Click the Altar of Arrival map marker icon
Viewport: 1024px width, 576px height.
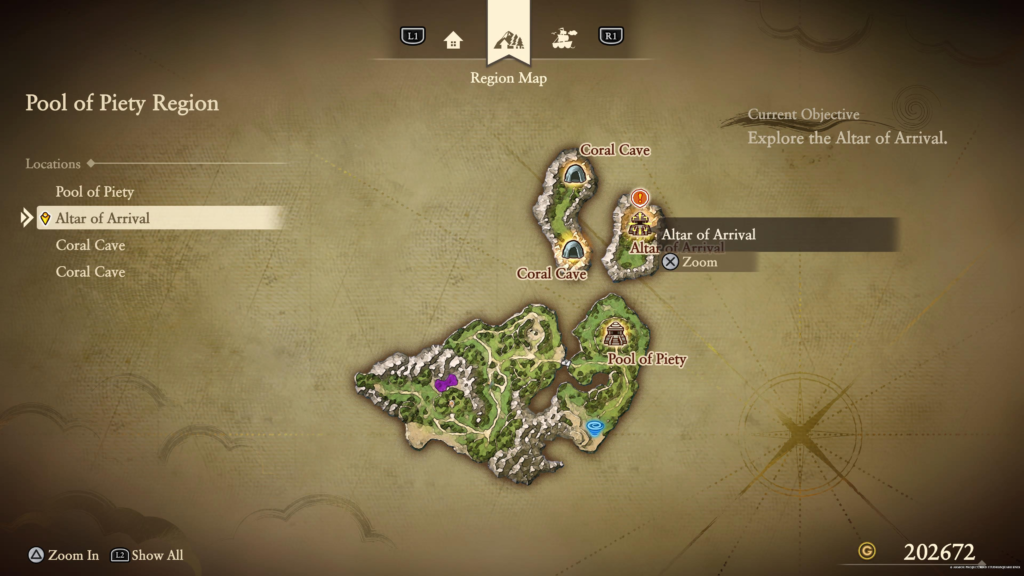[639, 222]
